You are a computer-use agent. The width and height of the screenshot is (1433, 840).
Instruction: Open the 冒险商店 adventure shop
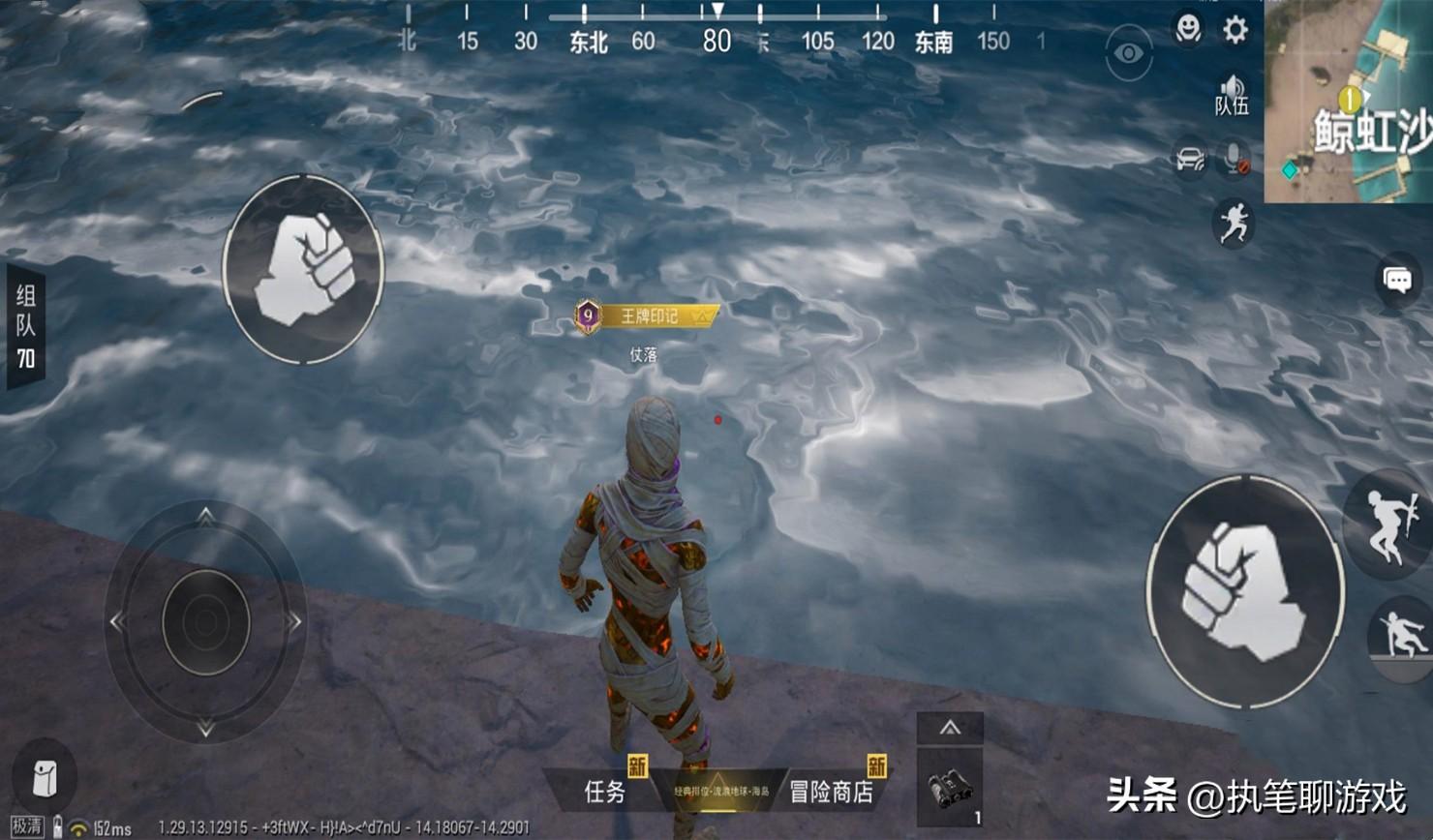pyautogui.click(x=832, y=792)
